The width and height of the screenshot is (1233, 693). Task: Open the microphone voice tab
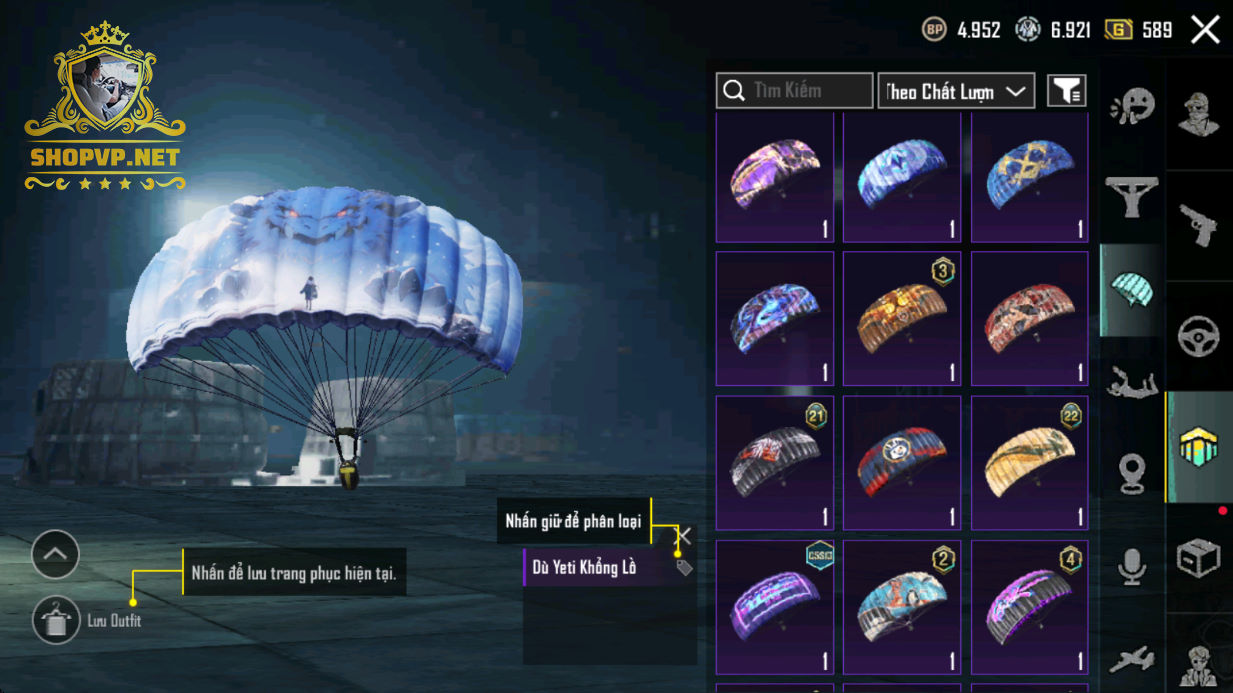(1132, 567)
